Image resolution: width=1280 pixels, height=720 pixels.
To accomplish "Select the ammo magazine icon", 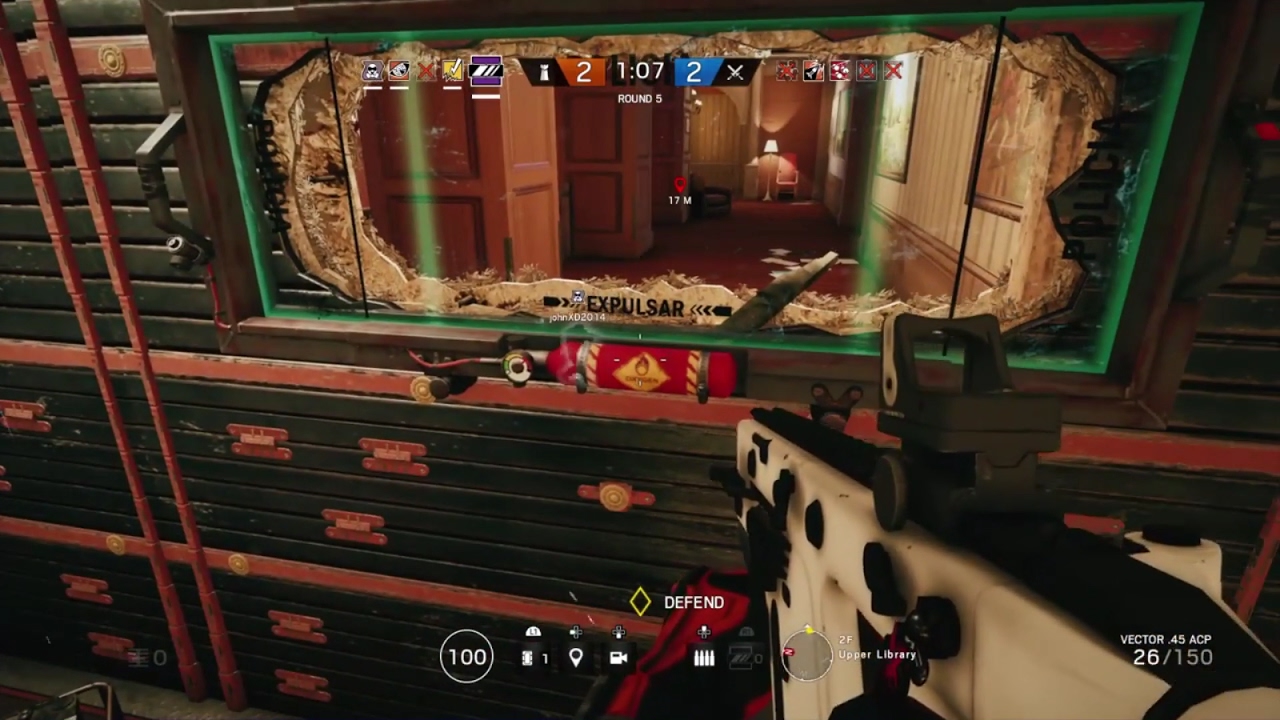I will [x=704, y=657].
